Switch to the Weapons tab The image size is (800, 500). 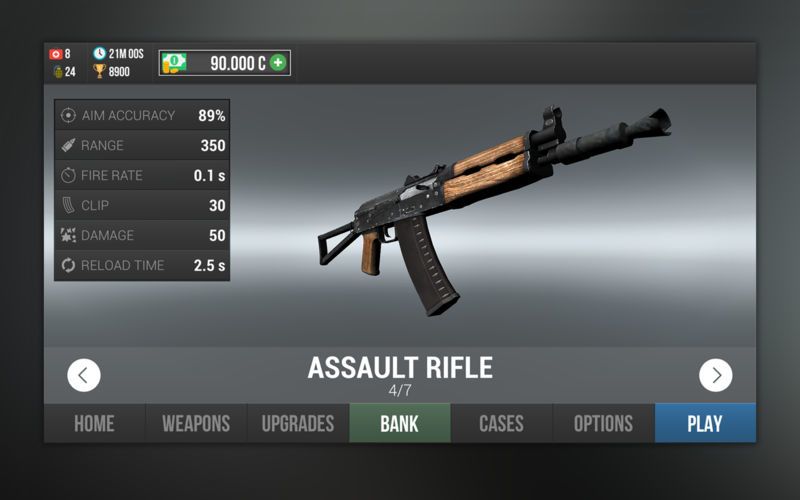(x=196, y=423)
